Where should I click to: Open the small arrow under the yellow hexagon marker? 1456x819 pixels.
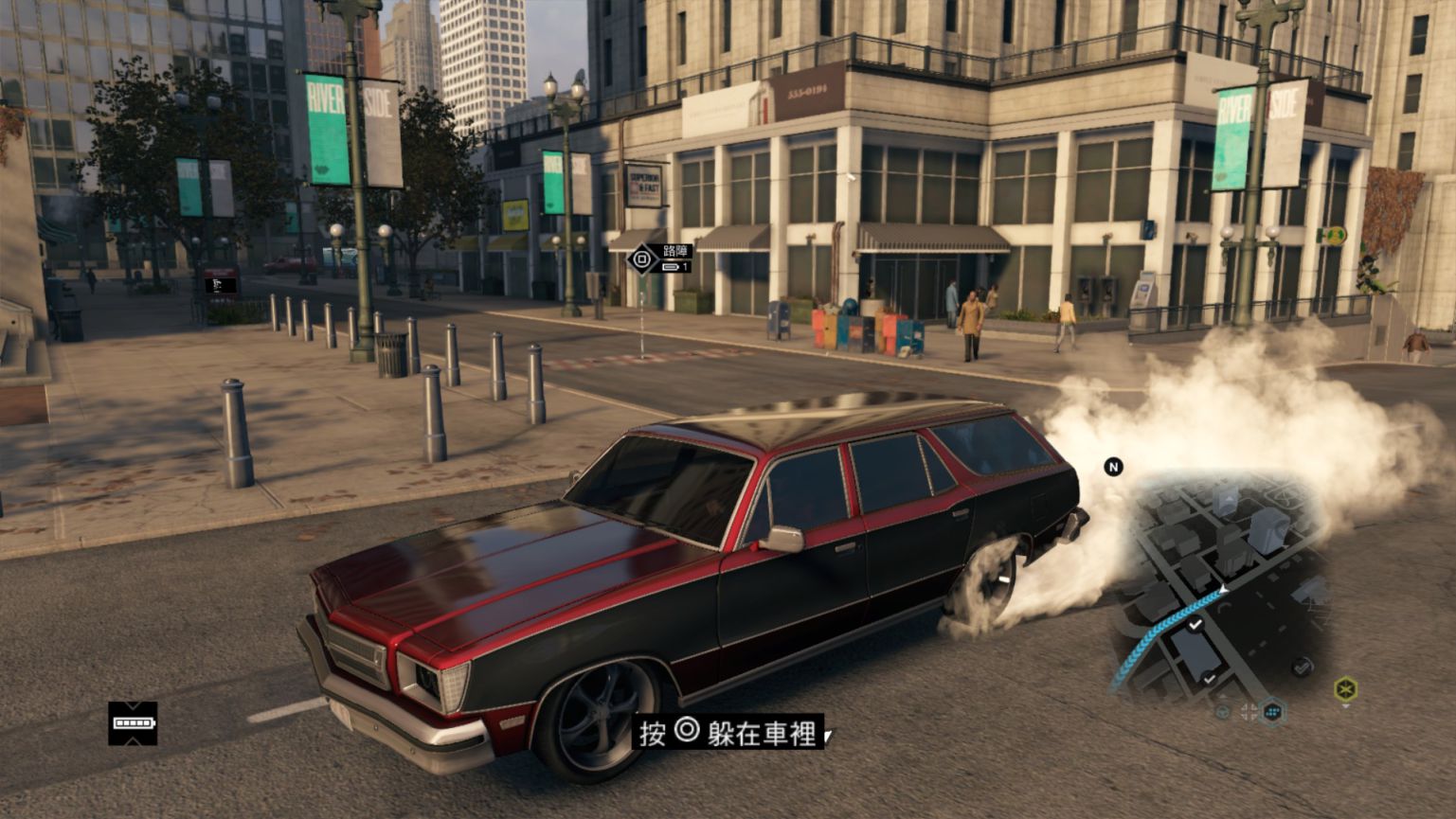tap(1345, 707)
